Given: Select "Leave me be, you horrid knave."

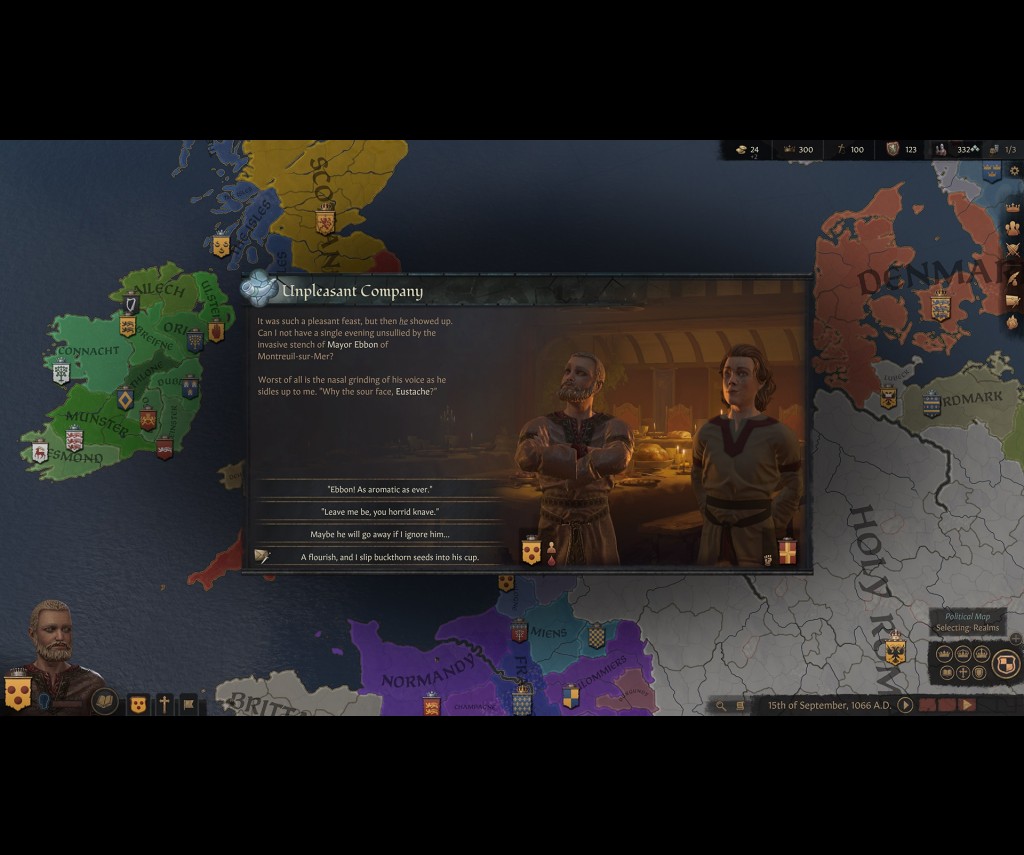Looking at the screenshot, I should point(379,512).
